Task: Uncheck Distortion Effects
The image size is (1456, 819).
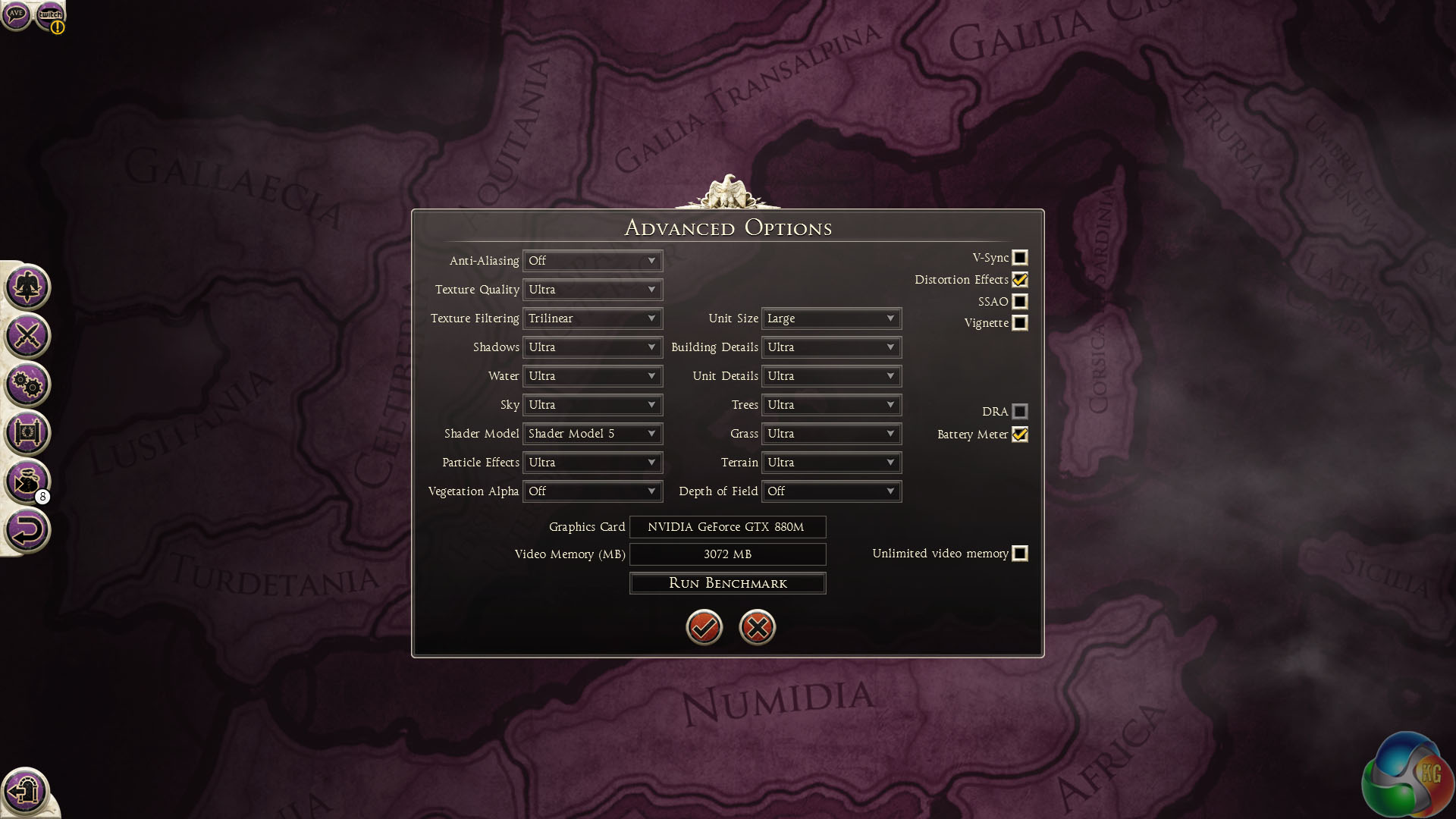Action: [x=1020, y=280]
